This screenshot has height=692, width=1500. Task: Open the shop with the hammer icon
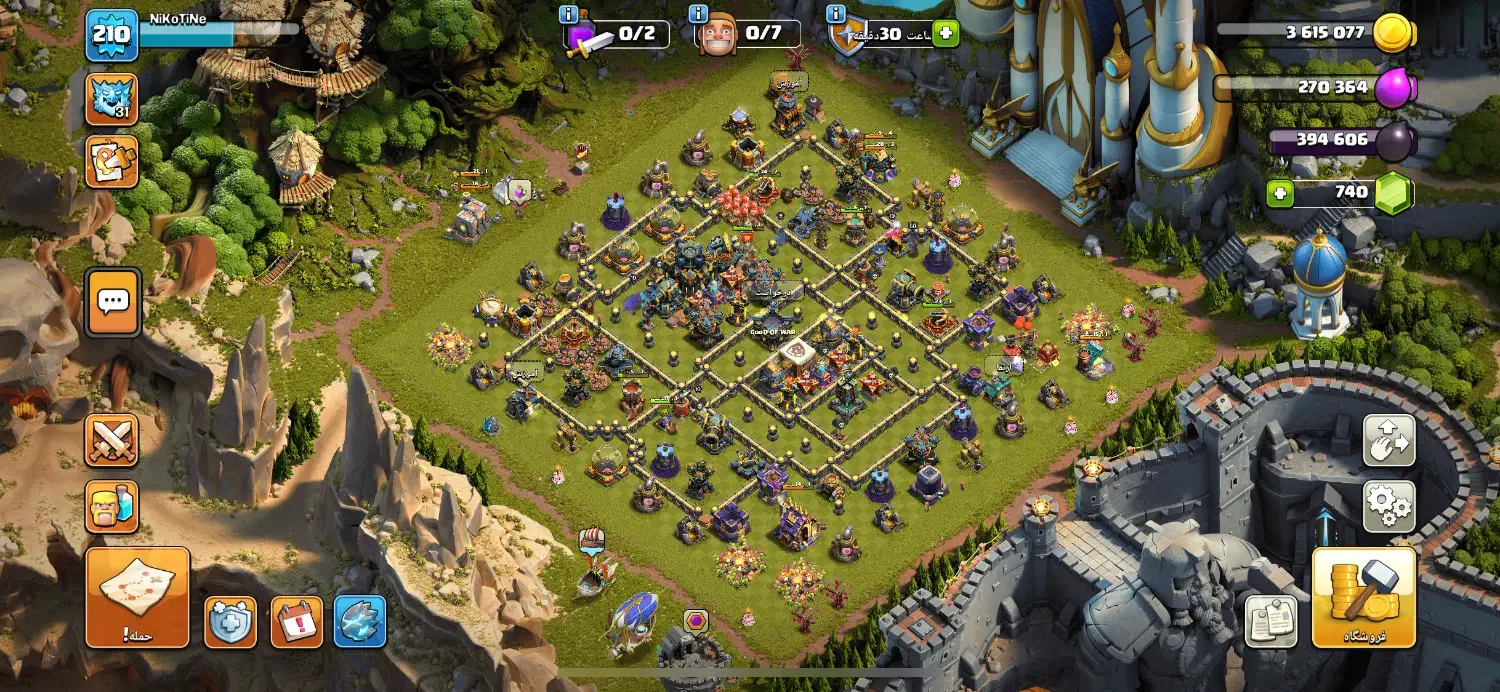pos(1363,596)
